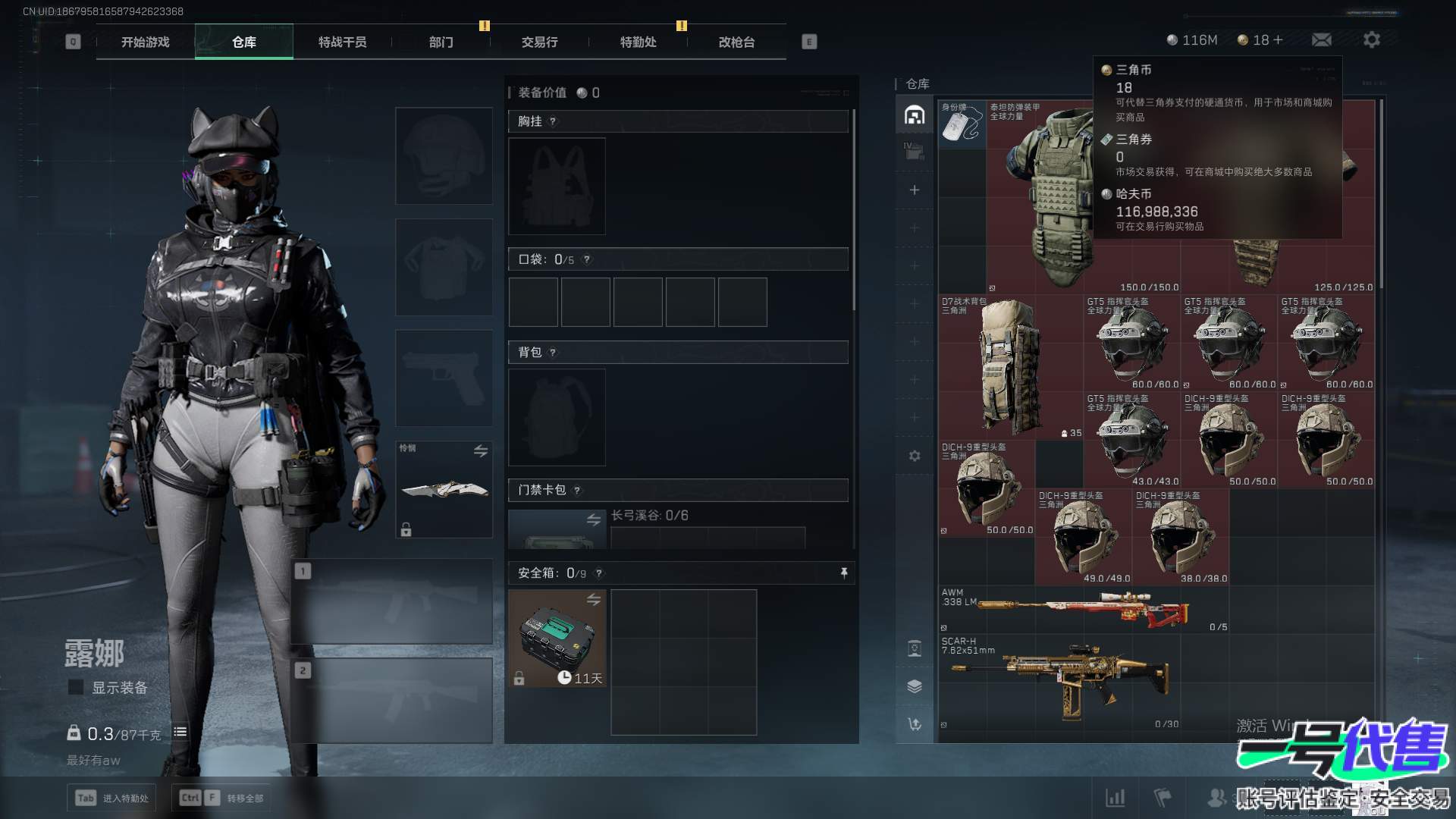Select the 特勤处 tab
Viewport: 1456px width, 819px height.
coord(638,42)
